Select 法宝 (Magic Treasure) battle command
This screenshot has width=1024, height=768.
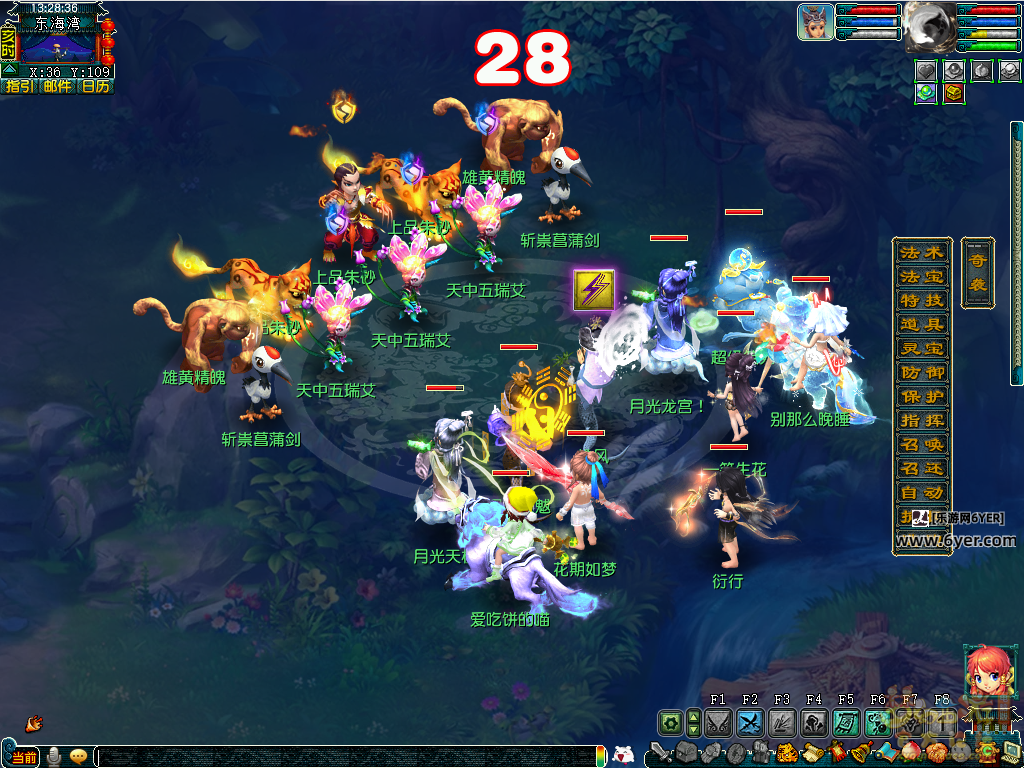point(921,276)
